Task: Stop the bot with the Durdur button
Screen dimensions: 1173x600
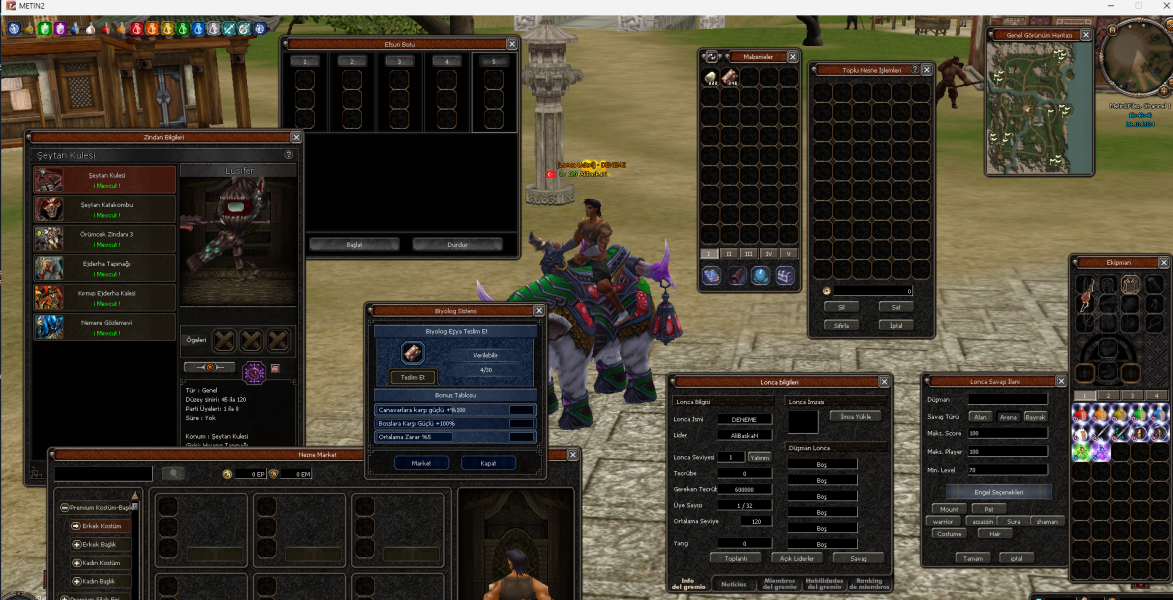Action: (457, 244)
